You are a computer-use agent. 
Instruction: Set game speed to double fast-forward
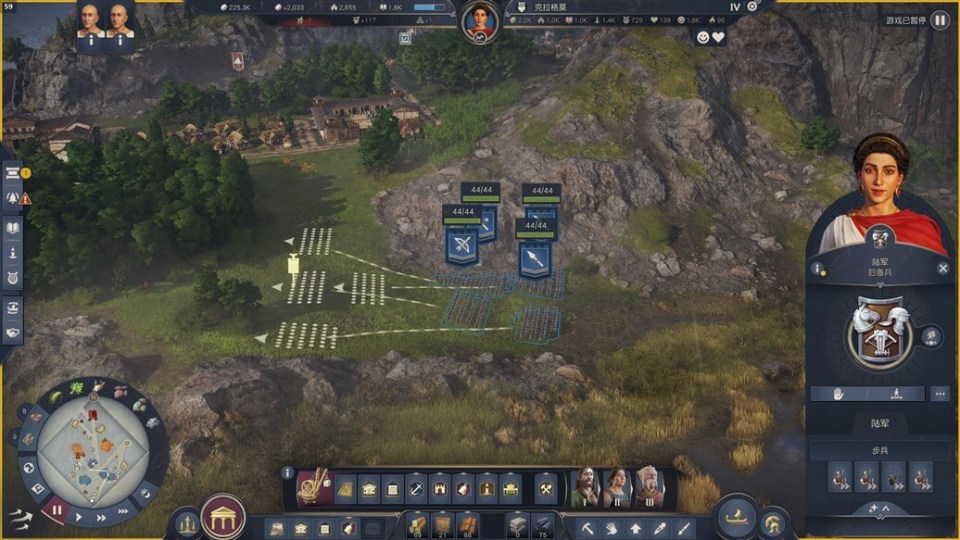tap(101, 517)
